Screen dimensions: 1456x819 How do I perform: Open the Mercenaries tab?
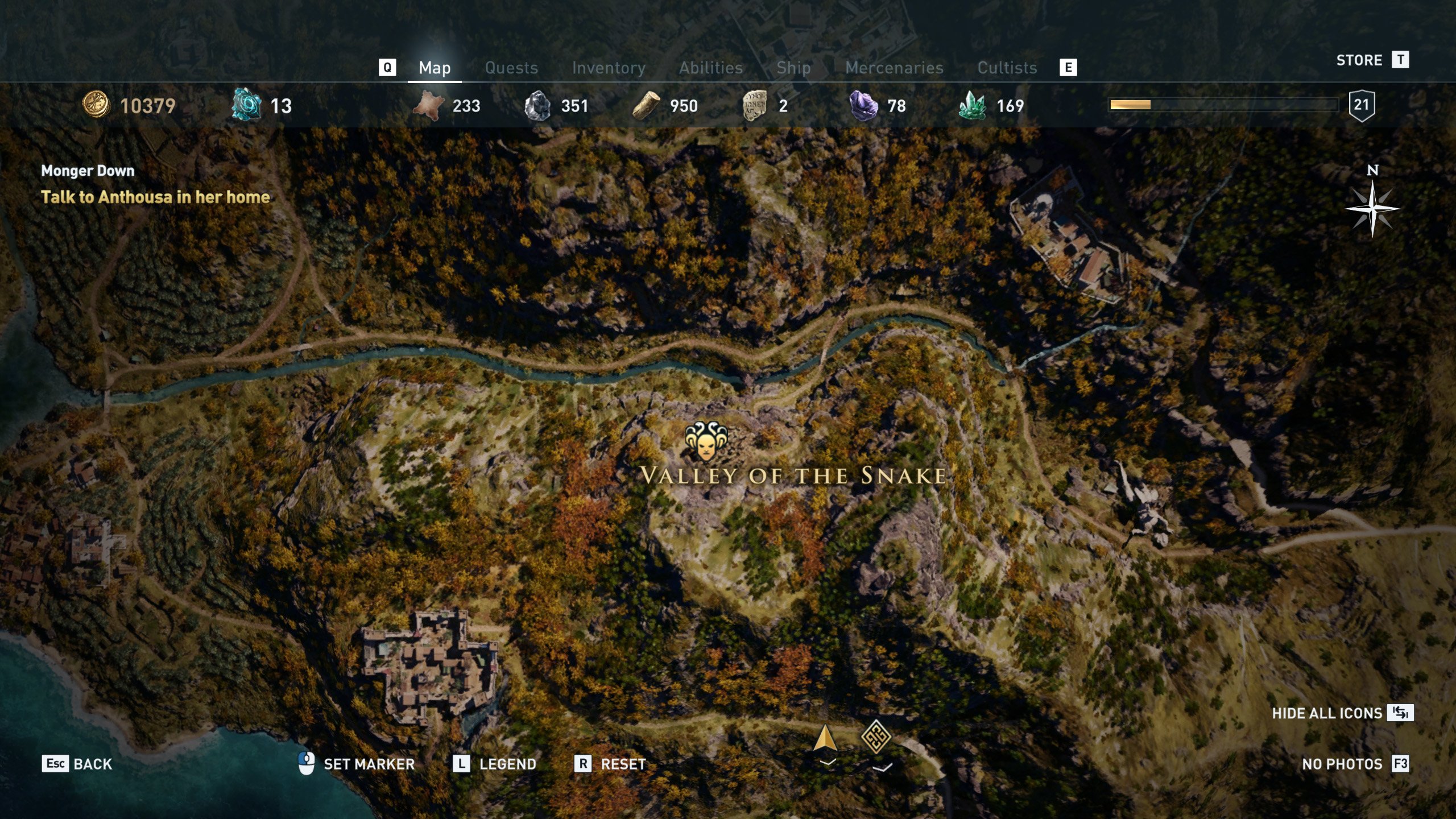[895, 67]
